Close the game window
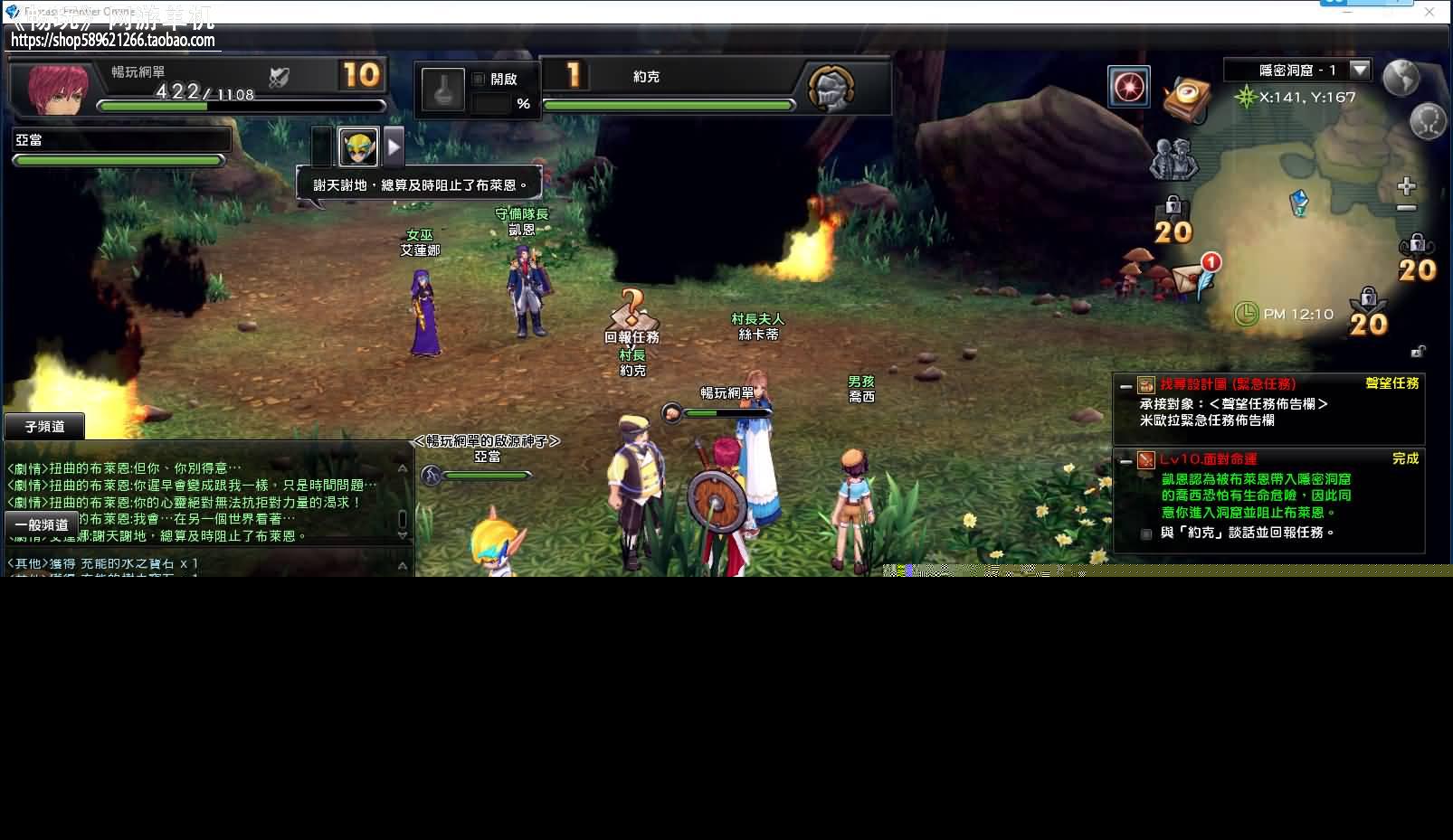 pyautogui.click(x=1429, y=12)
